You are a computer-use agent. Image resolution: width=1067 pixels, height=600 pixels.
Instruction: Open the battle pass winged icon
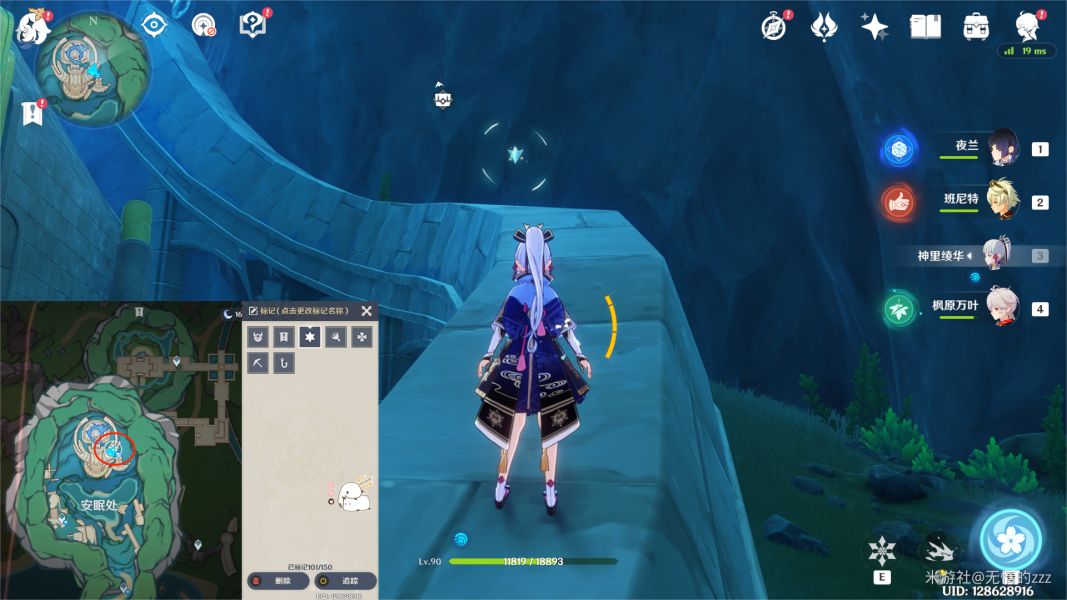pyautogui.click(x=823, y=27)
